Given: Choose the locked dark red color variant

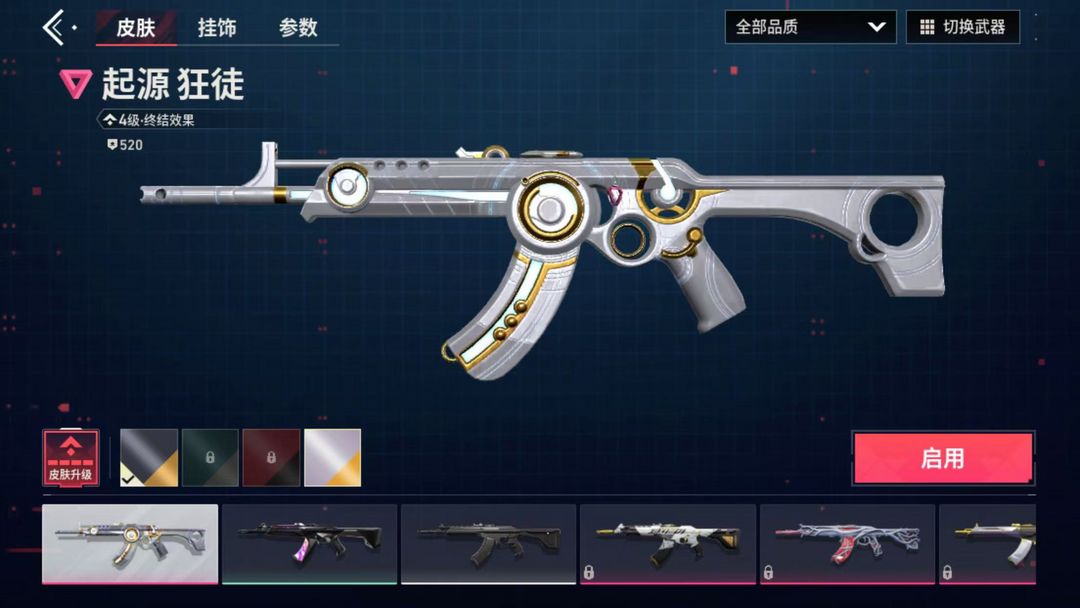Looking at the screenshot, I should point(271,458).
